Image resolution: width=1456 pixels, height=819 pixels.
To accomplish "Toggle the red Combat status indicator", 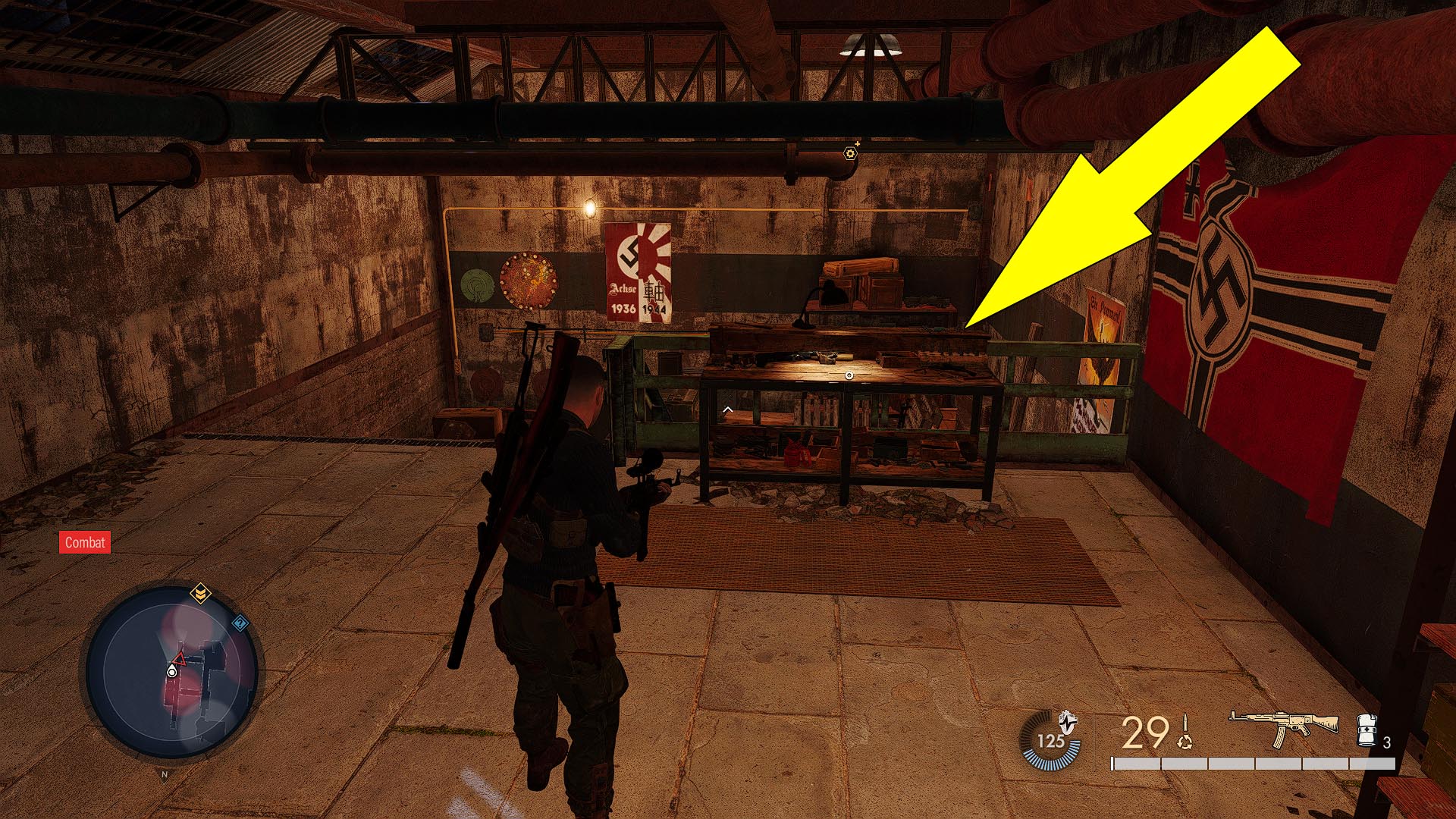I will pos(84,543).
